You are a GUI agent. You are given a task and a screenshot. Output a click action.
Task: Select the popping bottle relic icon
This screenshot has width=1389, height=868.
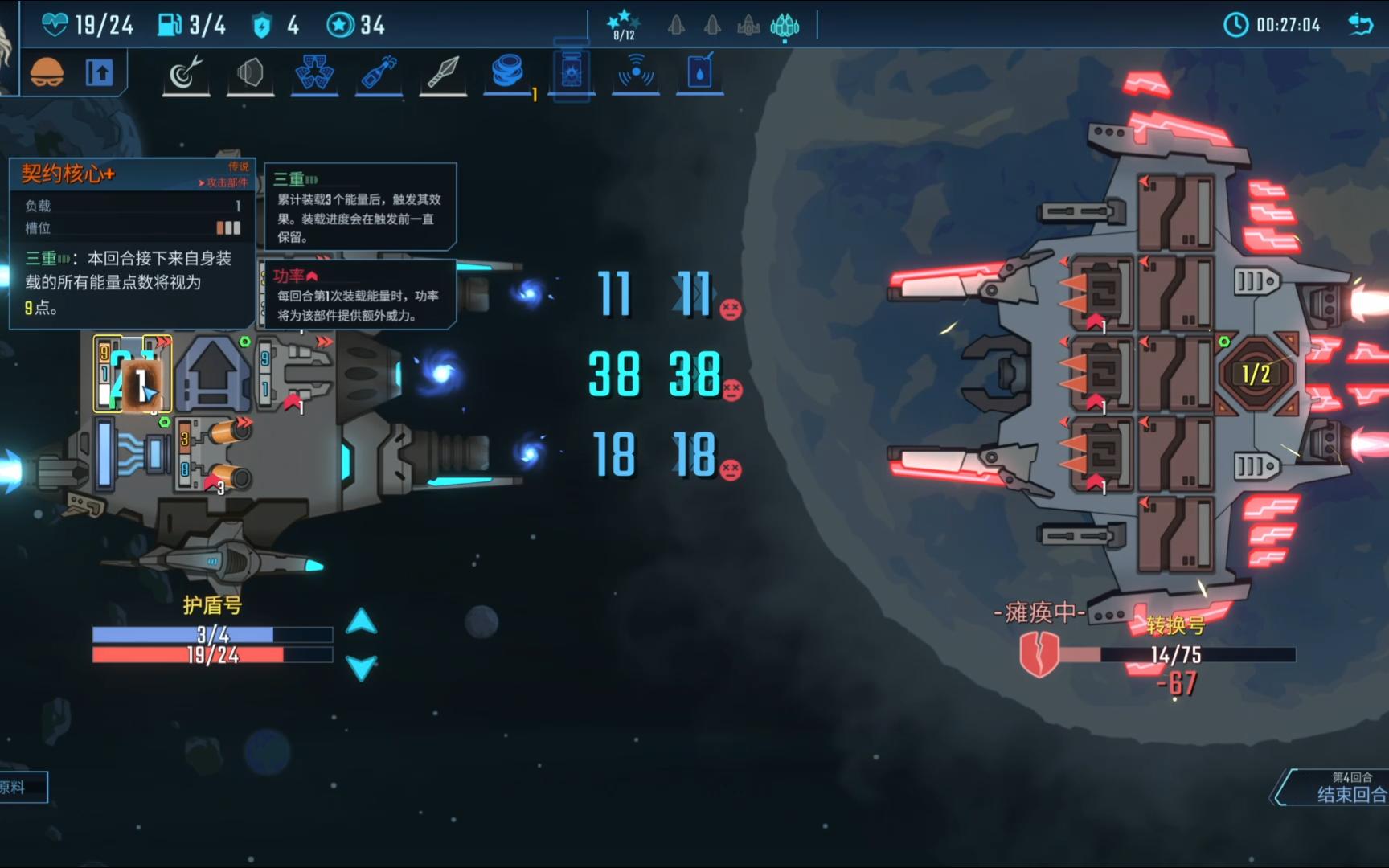[x=379, y=74]
